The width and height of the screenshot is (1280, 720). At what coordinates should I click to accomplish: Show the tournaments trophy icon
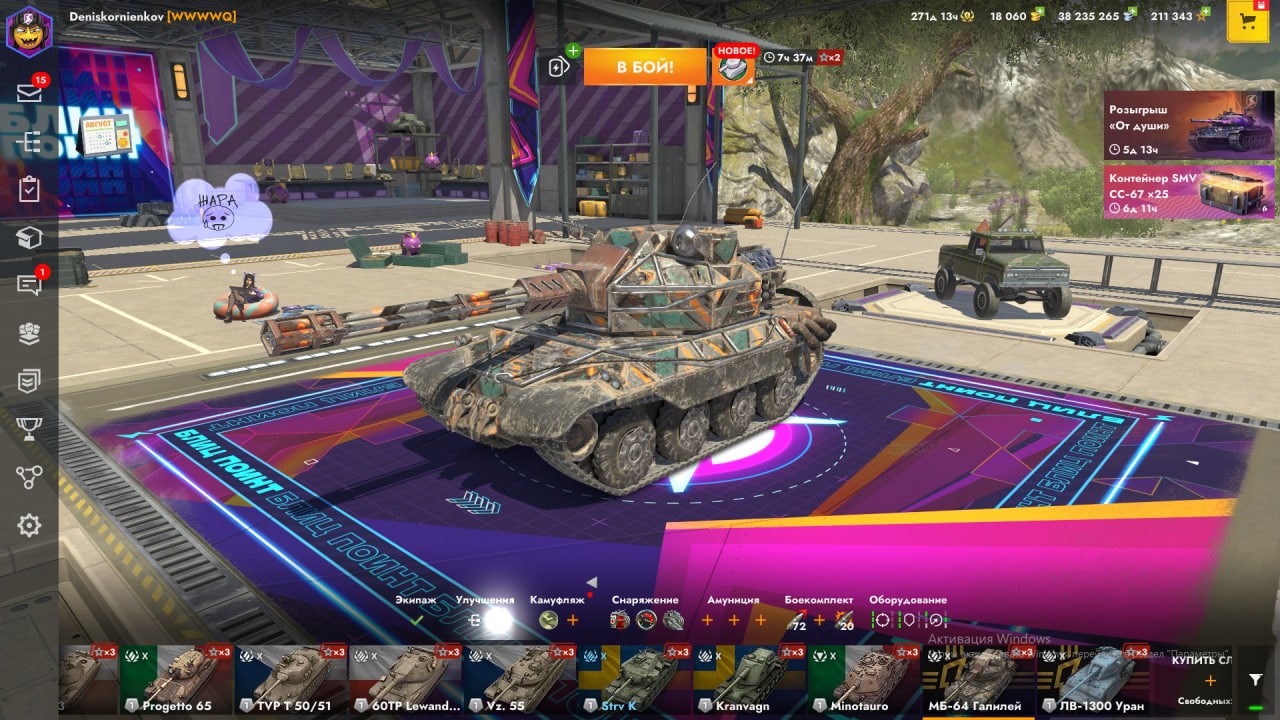[x=29, y=429]
